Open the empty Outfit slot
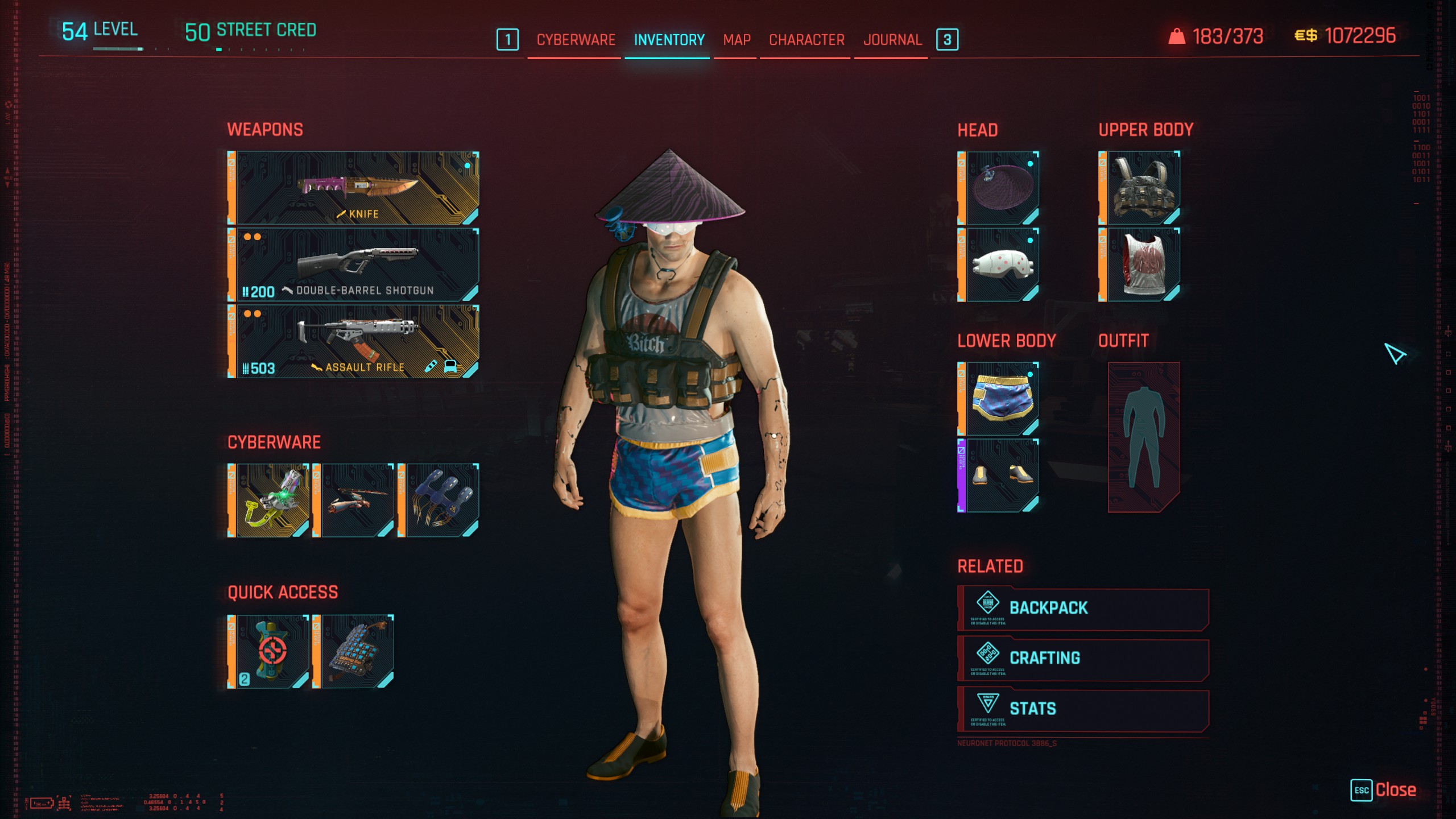The width and height of the screenshot is (1456, 819). point(1143,437)
